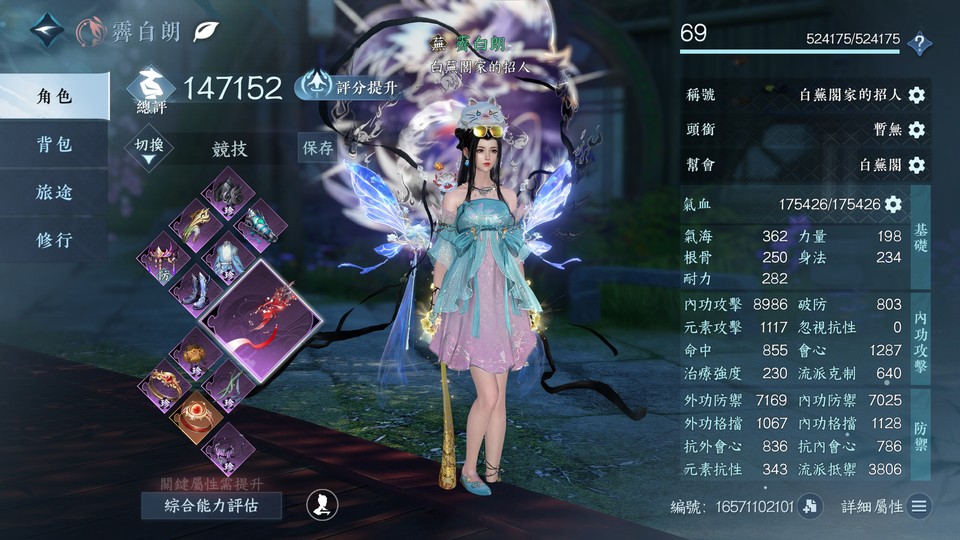Save the loadout with 保存
The height and width of the screenshot is (540, 960).
(318, 148)
